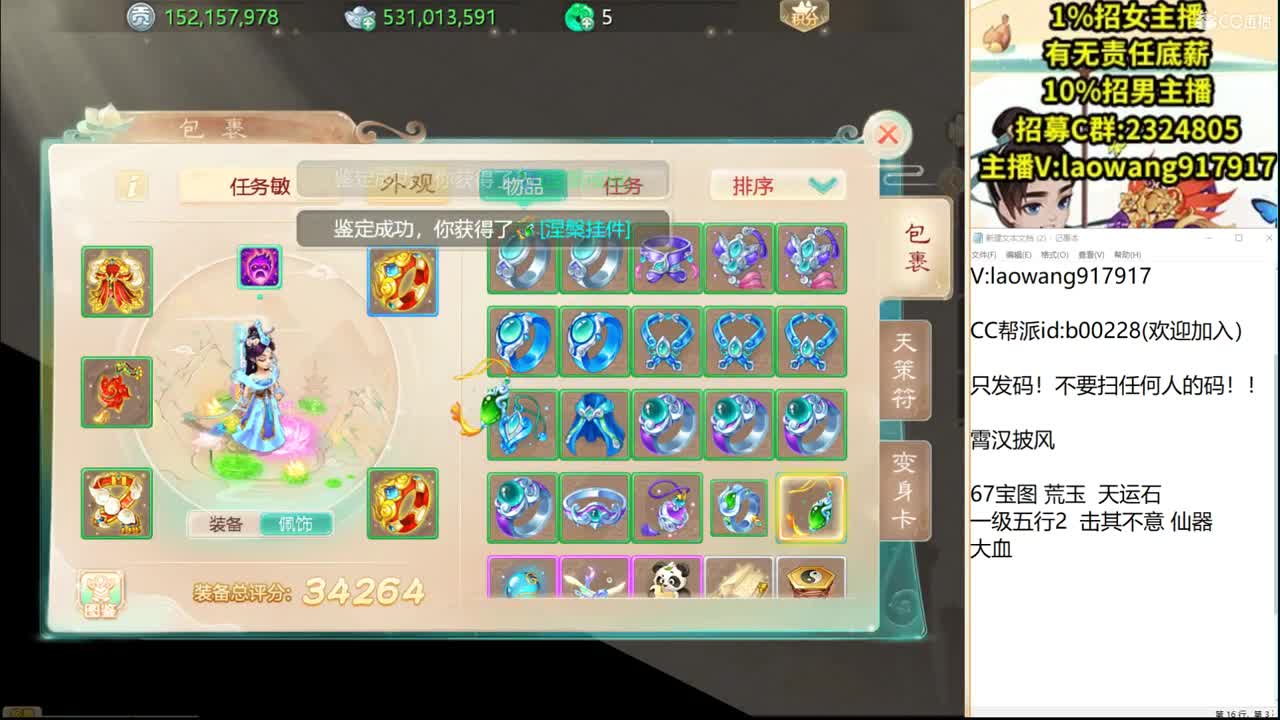
Task: Select the silver bracelet in the first inventory slot
Action: (522, 260)
